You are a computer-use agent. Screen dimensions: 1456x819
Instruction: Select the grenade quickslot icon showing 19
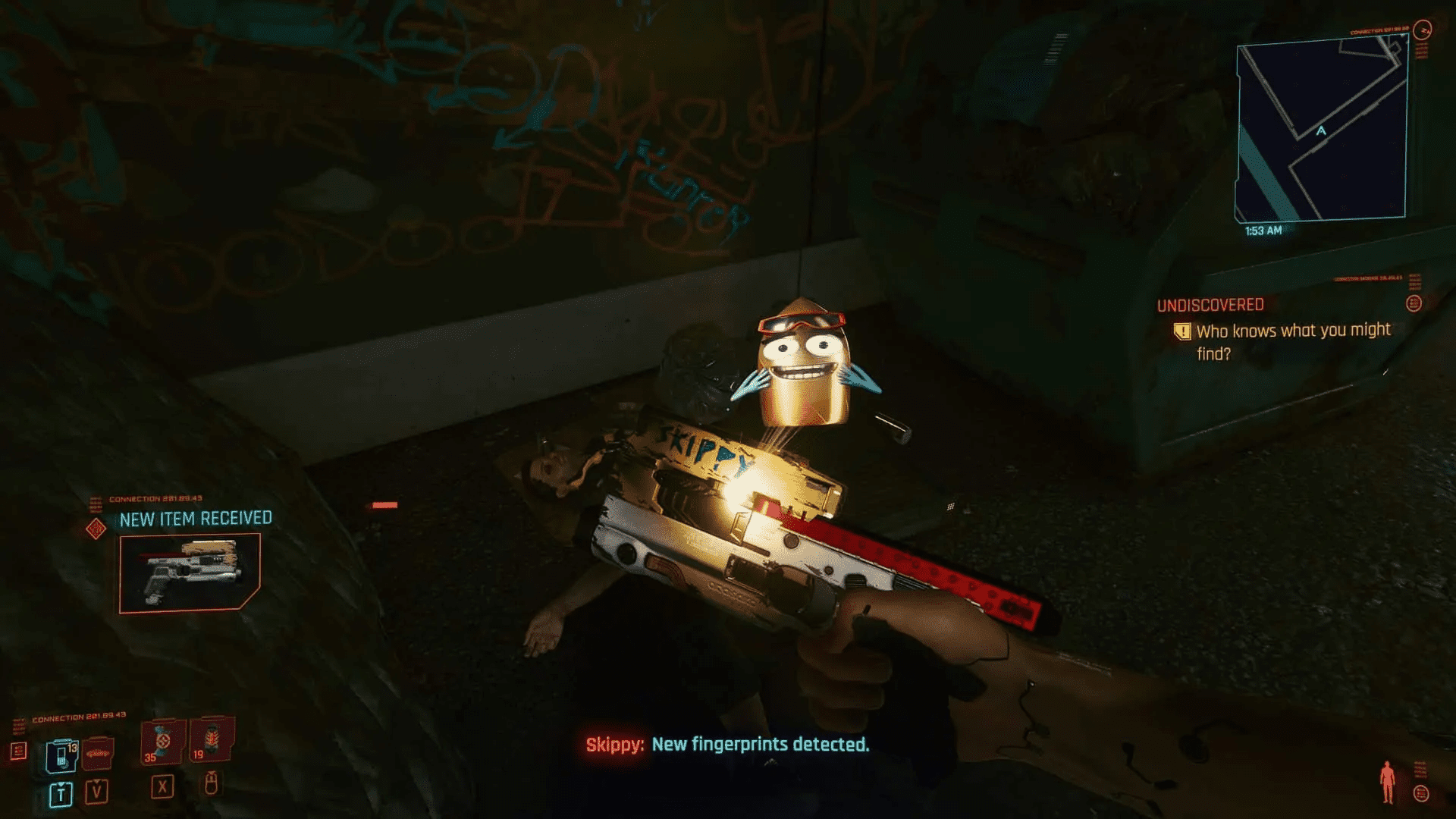pos(212,742)
